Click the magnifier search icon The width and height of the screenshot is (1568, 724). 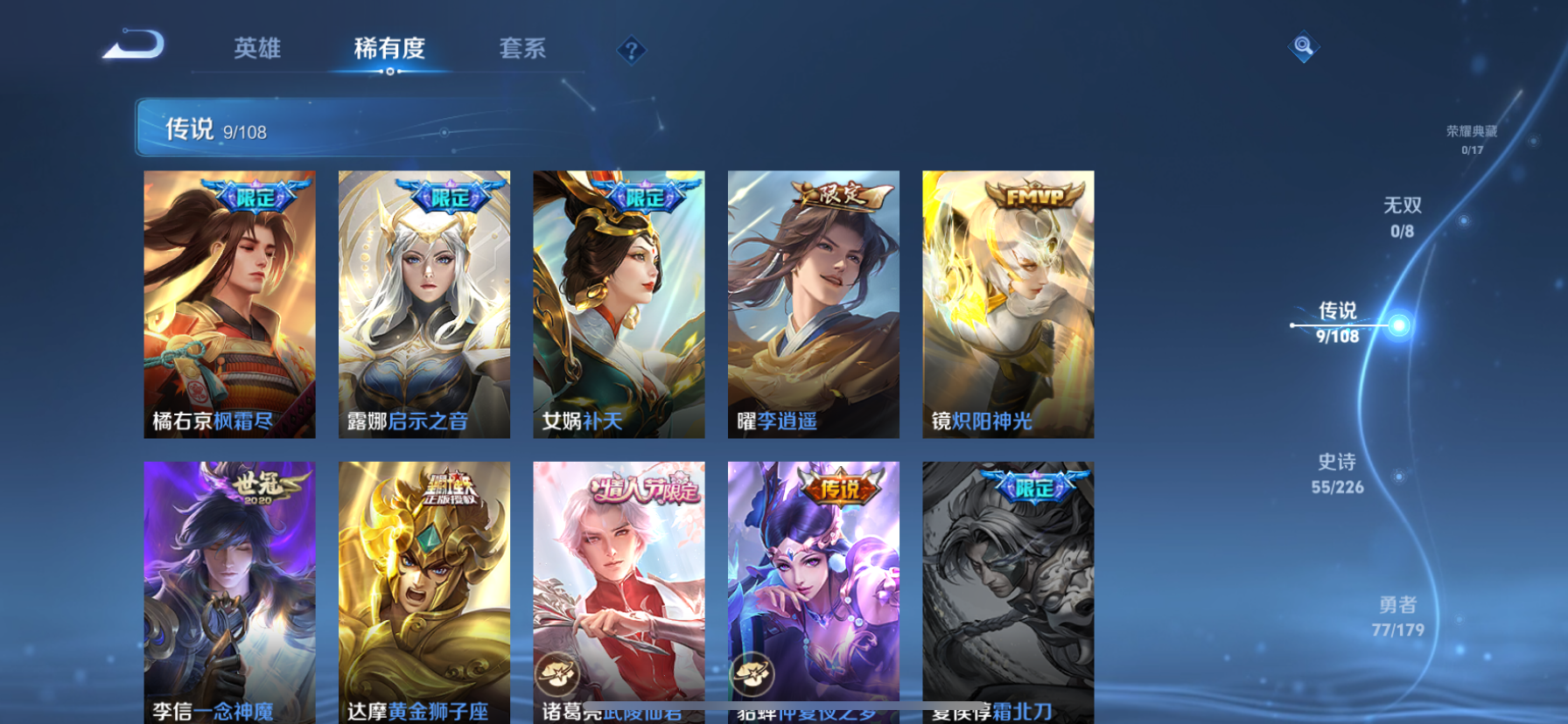pyautogui.click(x=1303, y=46)
